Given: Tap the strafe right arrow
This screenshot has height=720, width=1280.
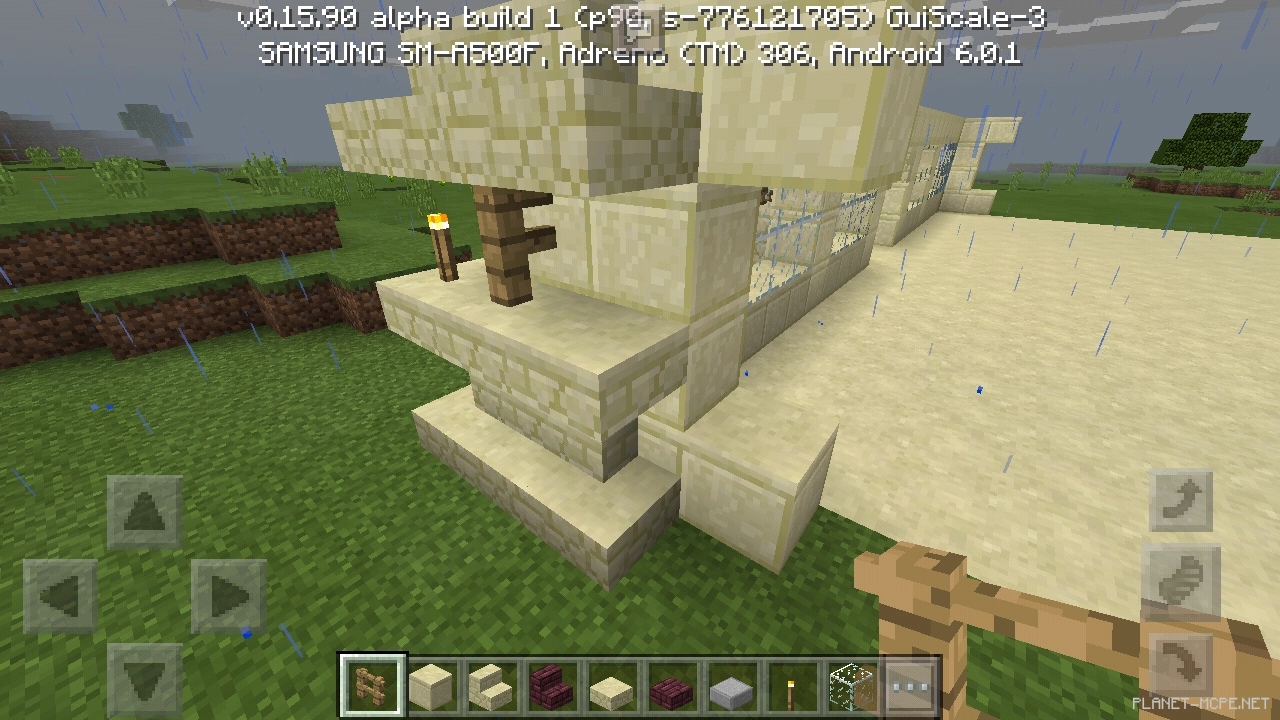Looking at the screenshot, I should click(x=228, y=596).
